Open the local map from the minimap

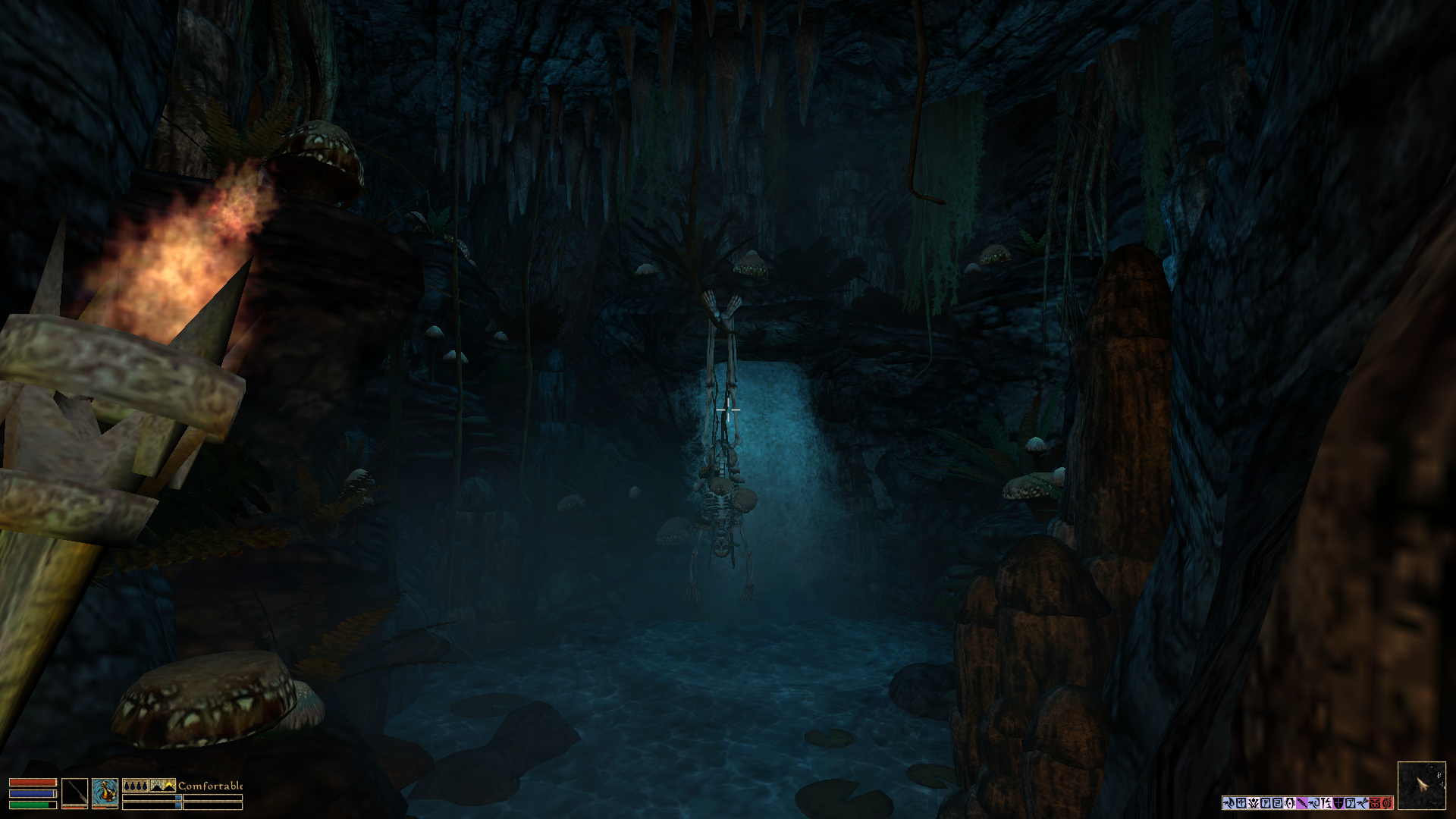[1421, 786]
